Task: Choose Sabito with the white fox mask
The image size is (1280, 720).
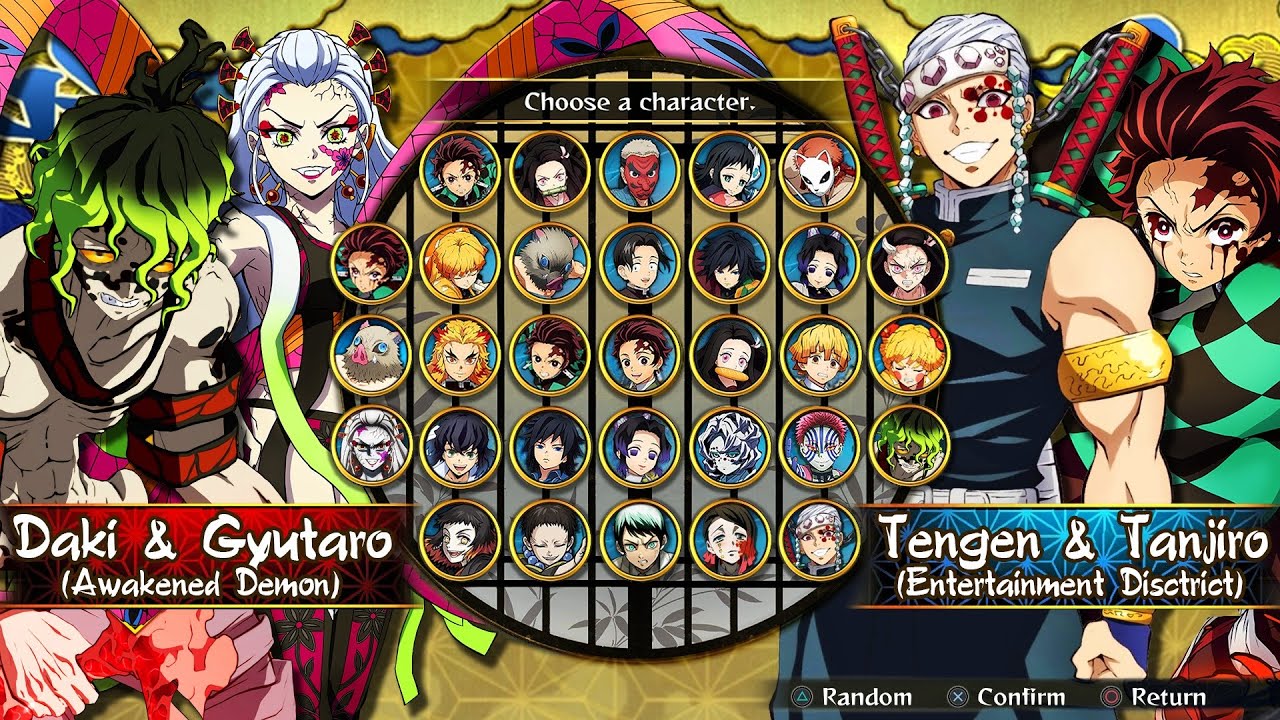Action: coord(819,171)
